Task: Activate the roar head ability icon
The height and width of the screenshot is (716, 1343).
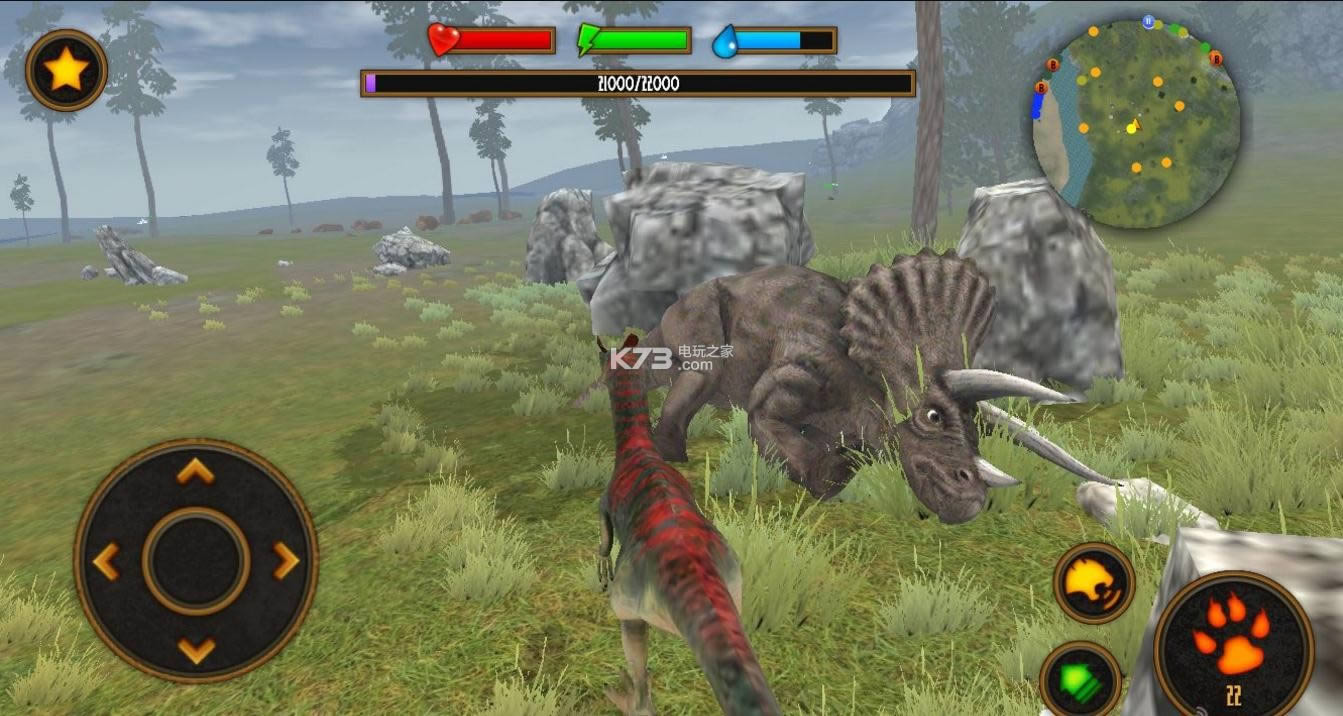Action: (1094, 583)
